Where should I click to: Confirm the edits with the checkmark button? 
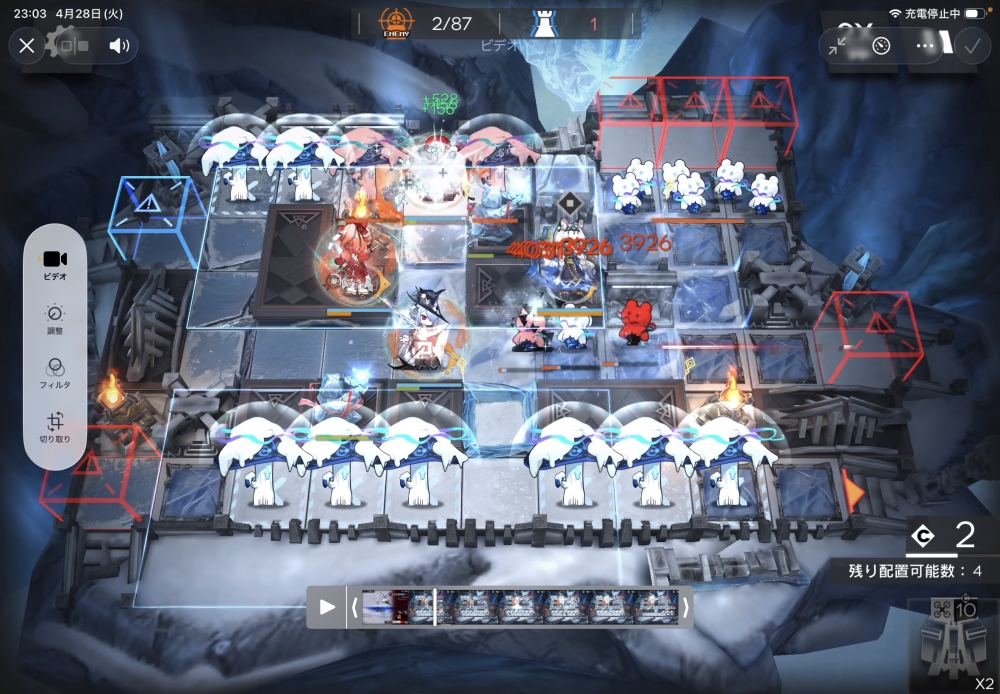click(x=971, y=45)
